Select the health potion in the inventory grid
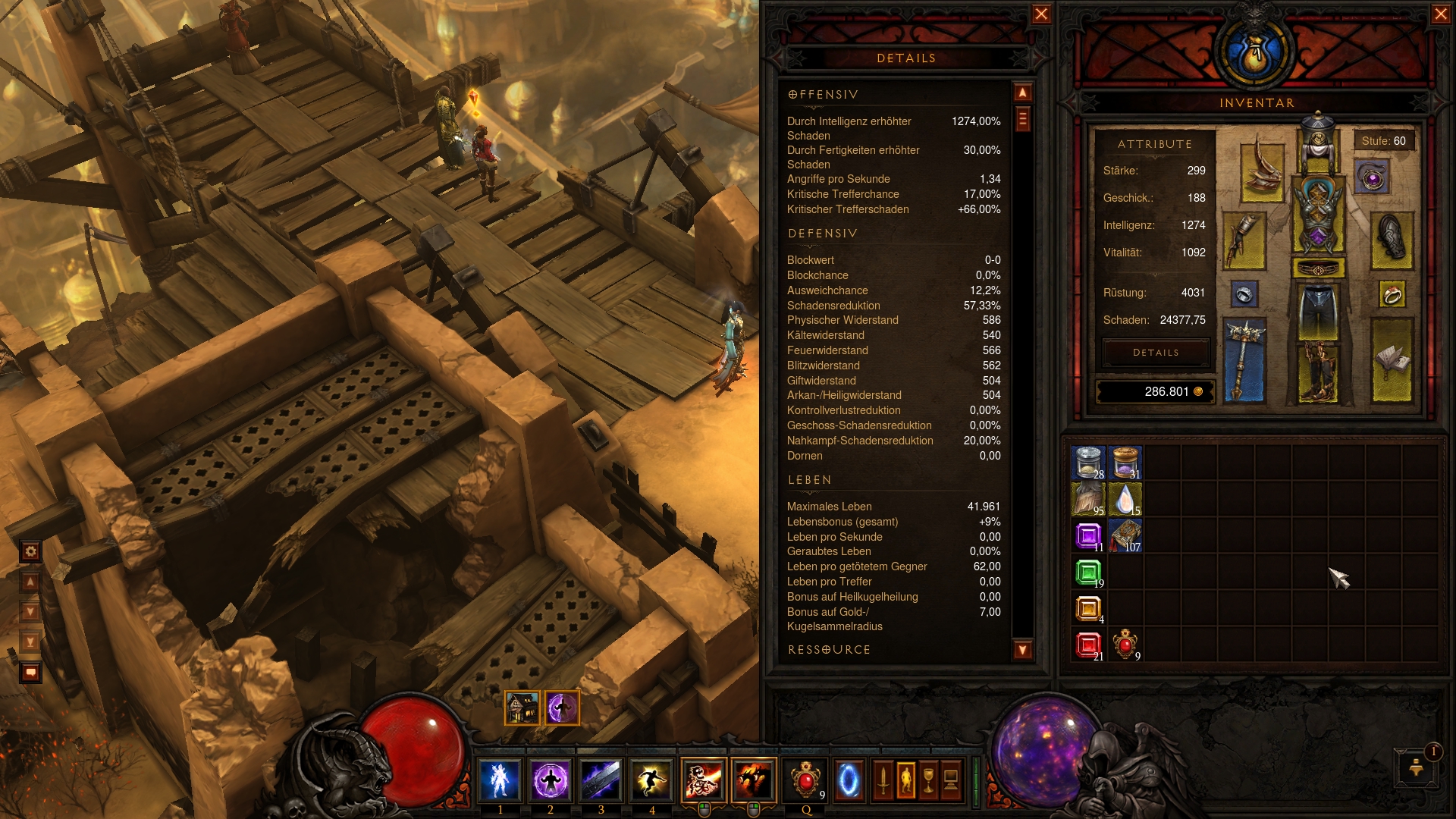The height and width of the screenshot is (819, 1456). pyautogui.click(x=1125, y=645)
